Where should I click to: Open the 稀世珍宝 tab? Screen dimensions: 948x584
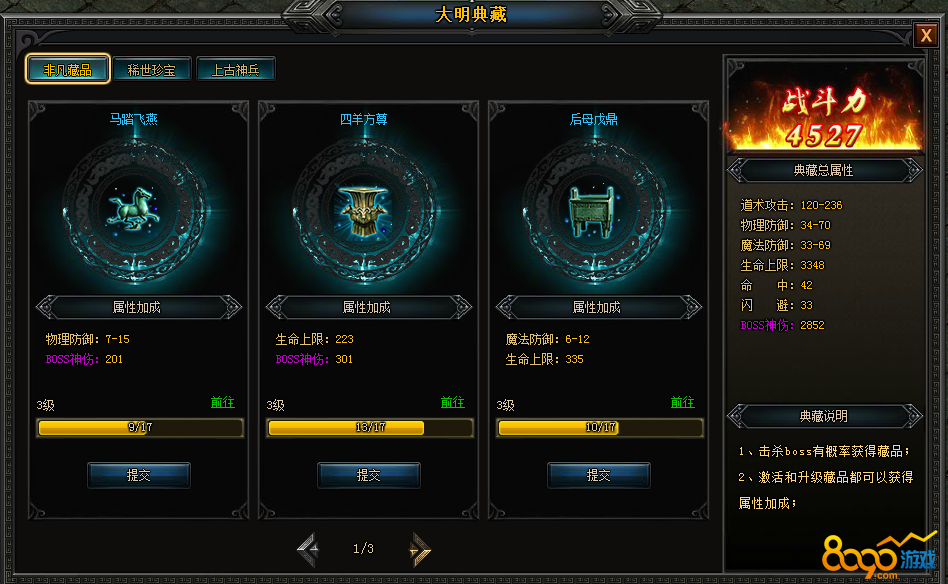point(151,70)
